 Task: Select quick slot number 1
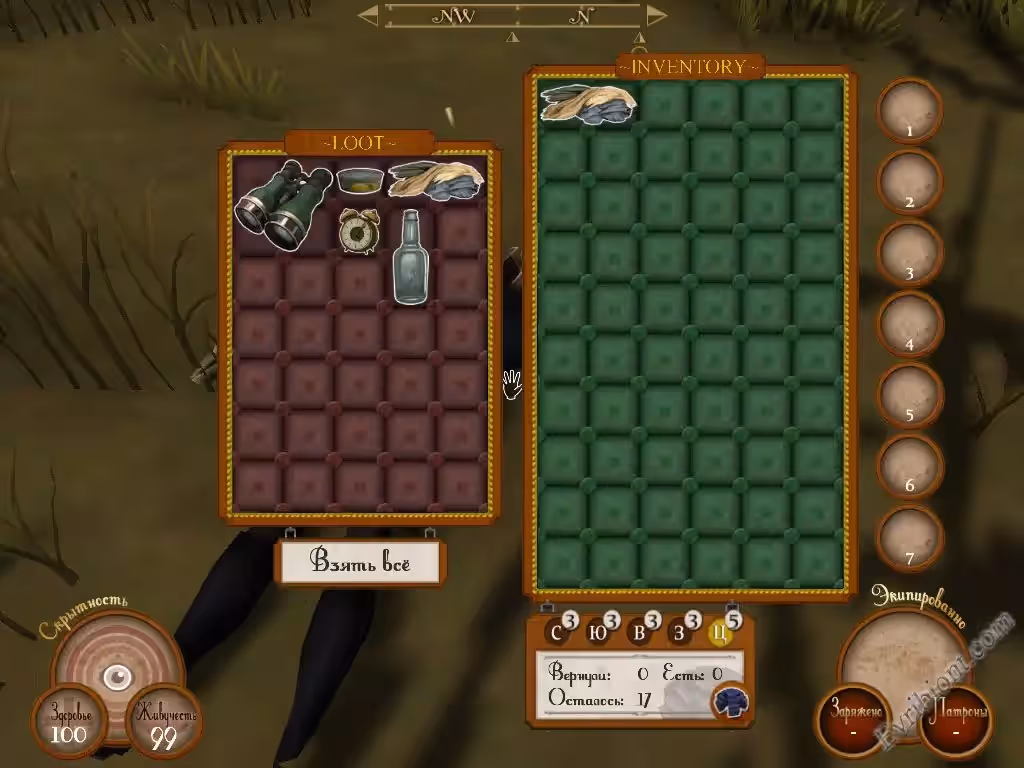pos(909,112)
